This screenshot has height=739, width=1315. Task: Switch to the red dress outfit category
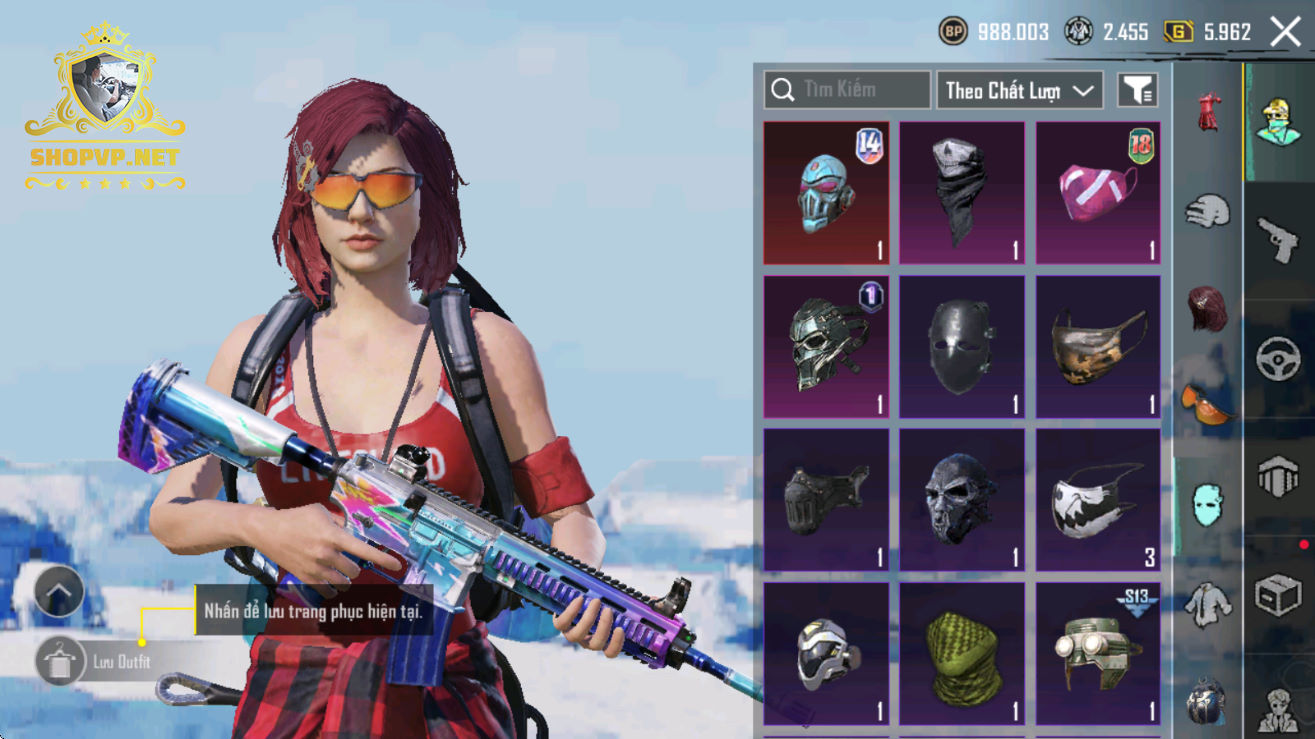click(x=1210, y=112)
